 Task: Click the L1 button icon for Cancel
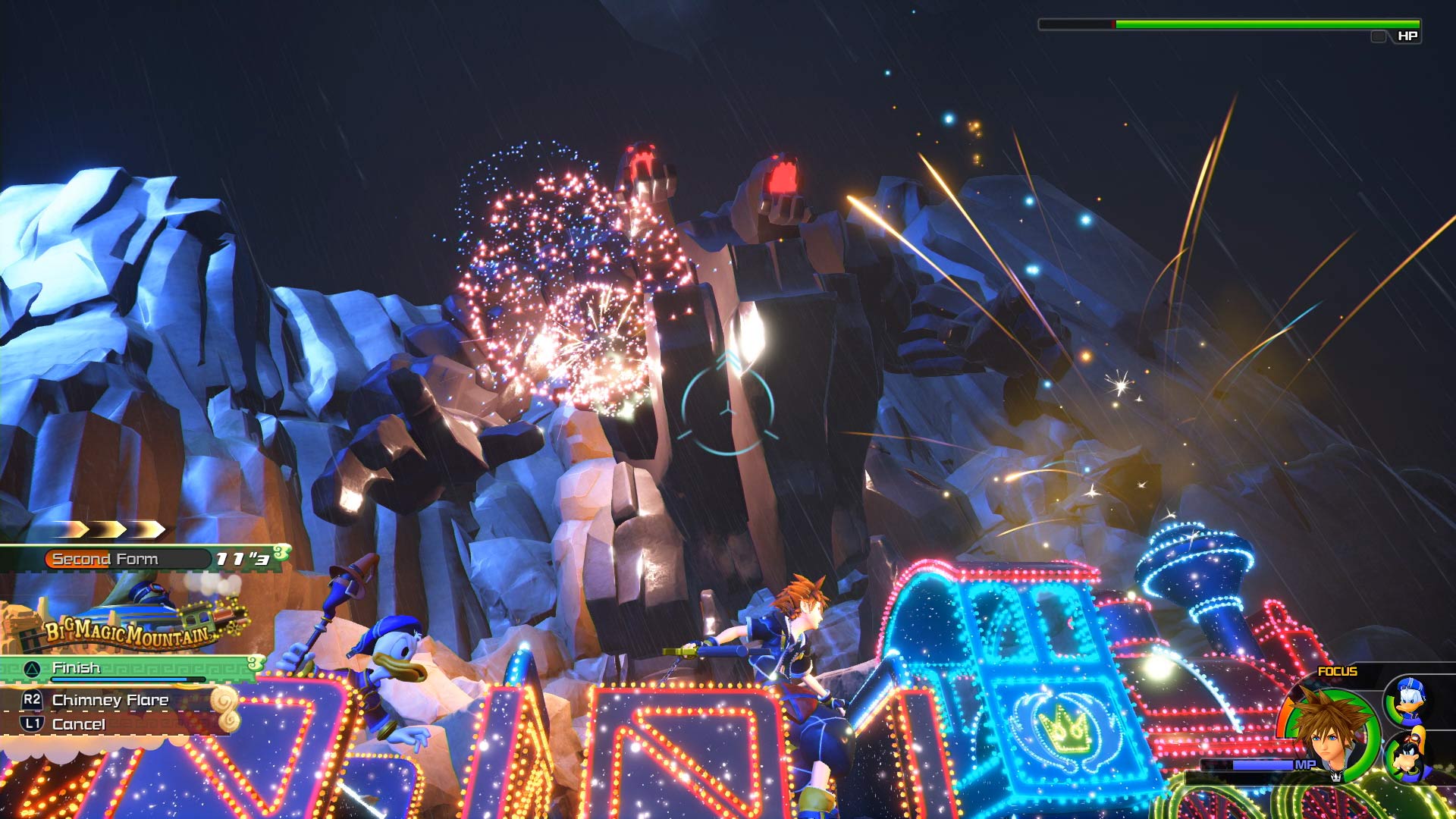point(33,724)
